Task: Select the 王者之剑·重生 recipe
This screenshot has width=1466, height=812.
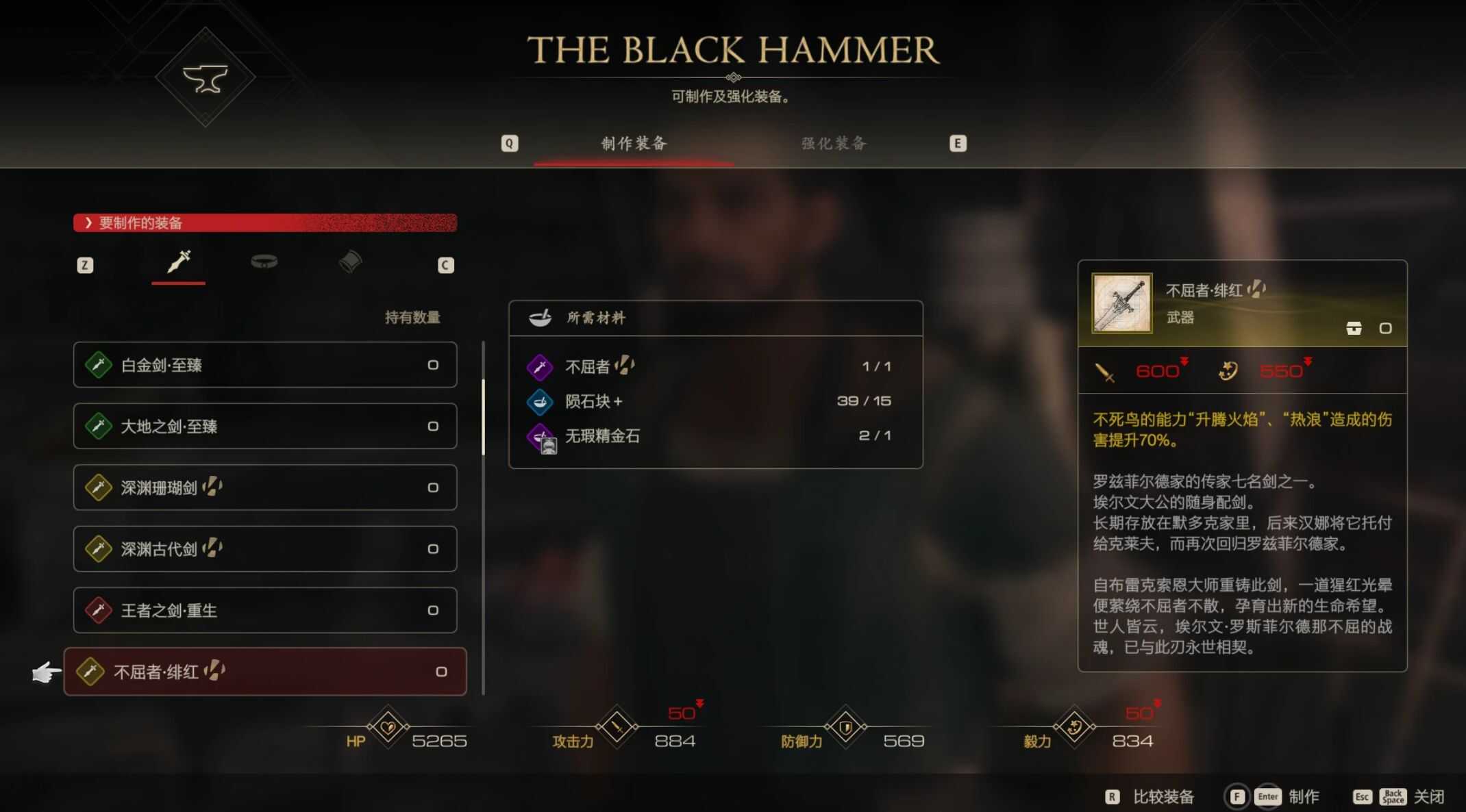Action: 264,610
